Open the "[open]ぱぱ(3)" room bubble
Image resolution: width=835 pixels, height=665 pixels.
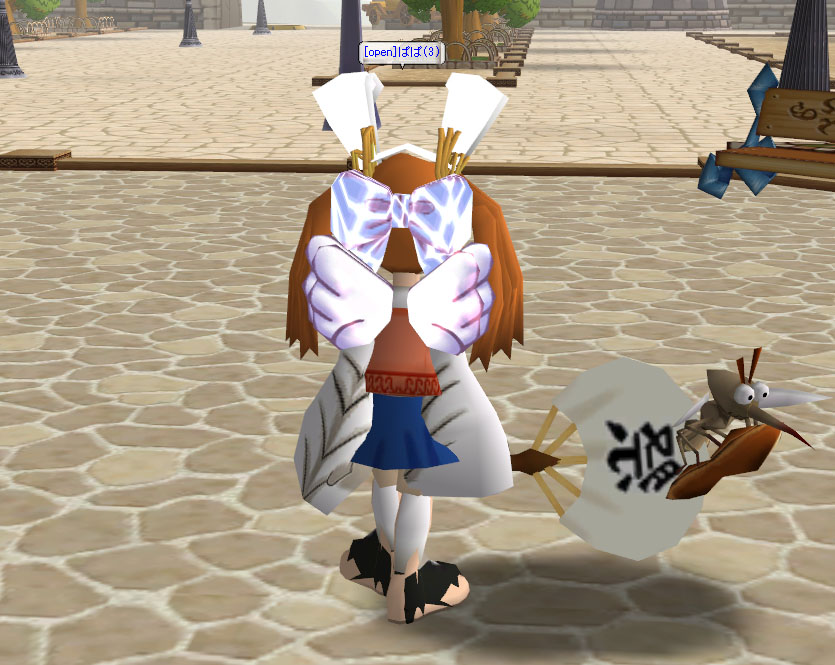pyautogui.click(x=402, y=53)
